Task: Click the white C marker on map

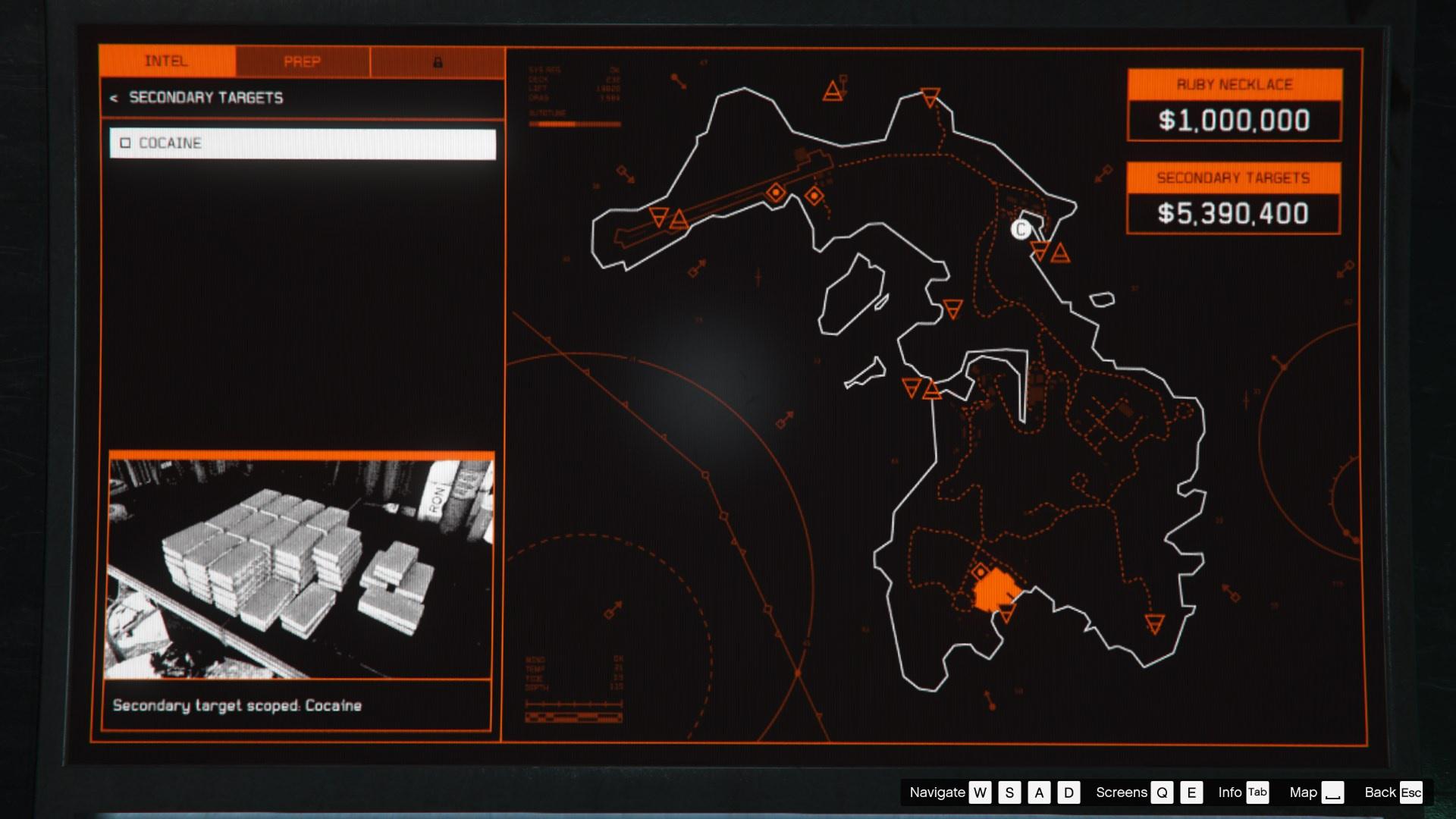Action: 1021,229
